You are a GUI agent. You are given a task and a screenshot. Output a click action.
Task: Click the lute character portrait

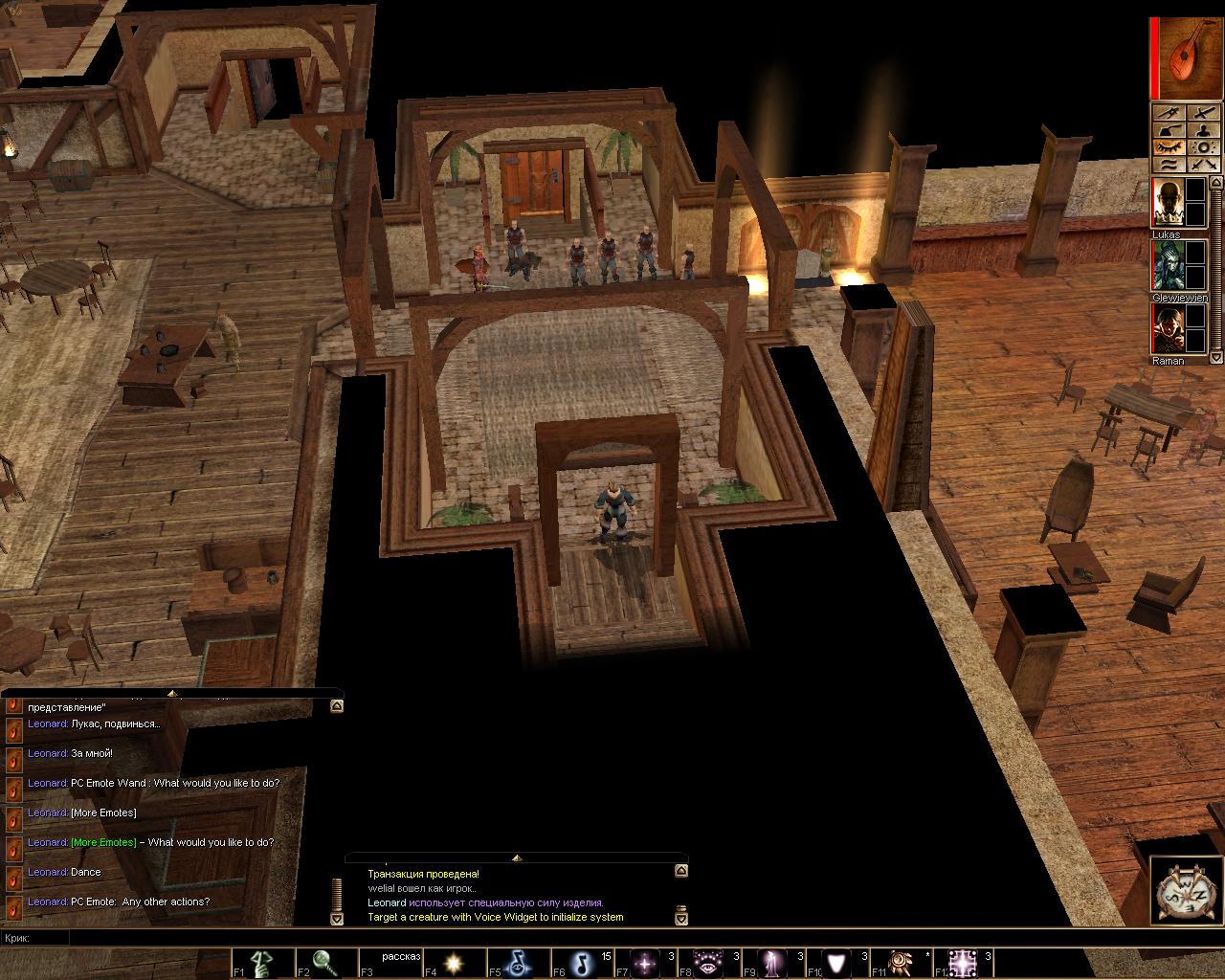[1188, 58]
